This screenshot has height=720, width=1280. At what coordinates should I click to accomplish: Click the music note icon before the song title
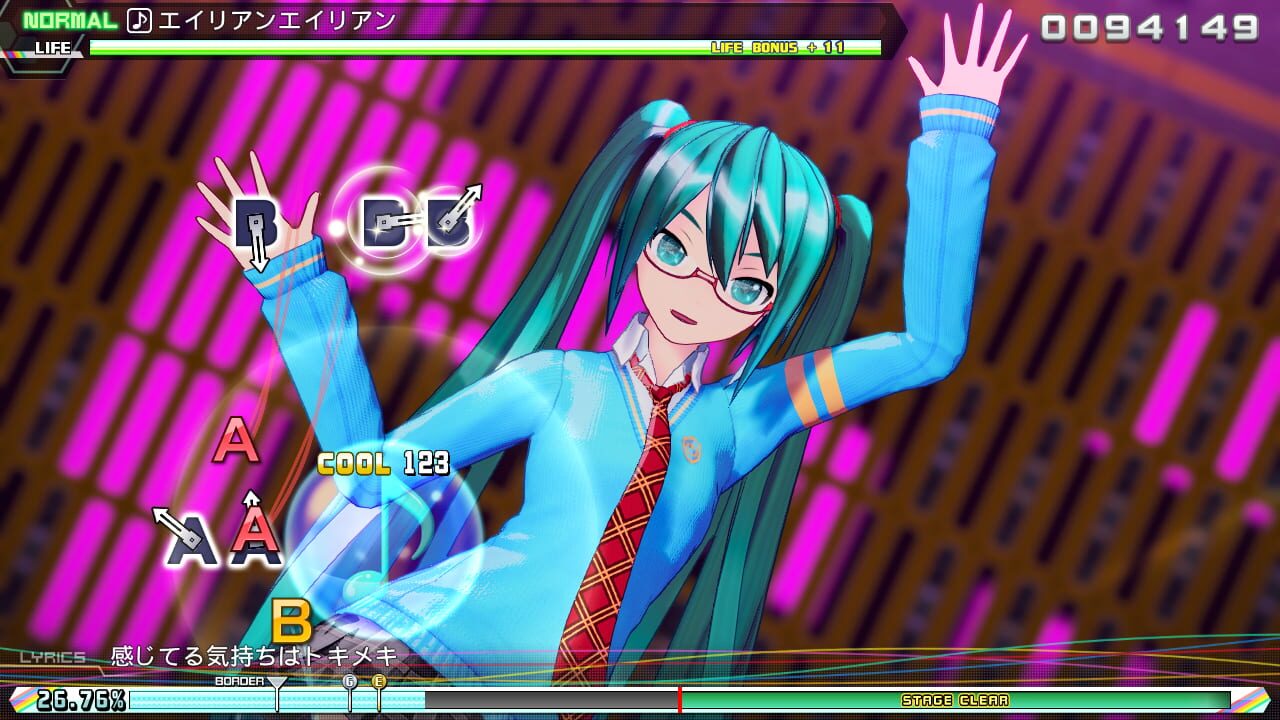(141, 17)
